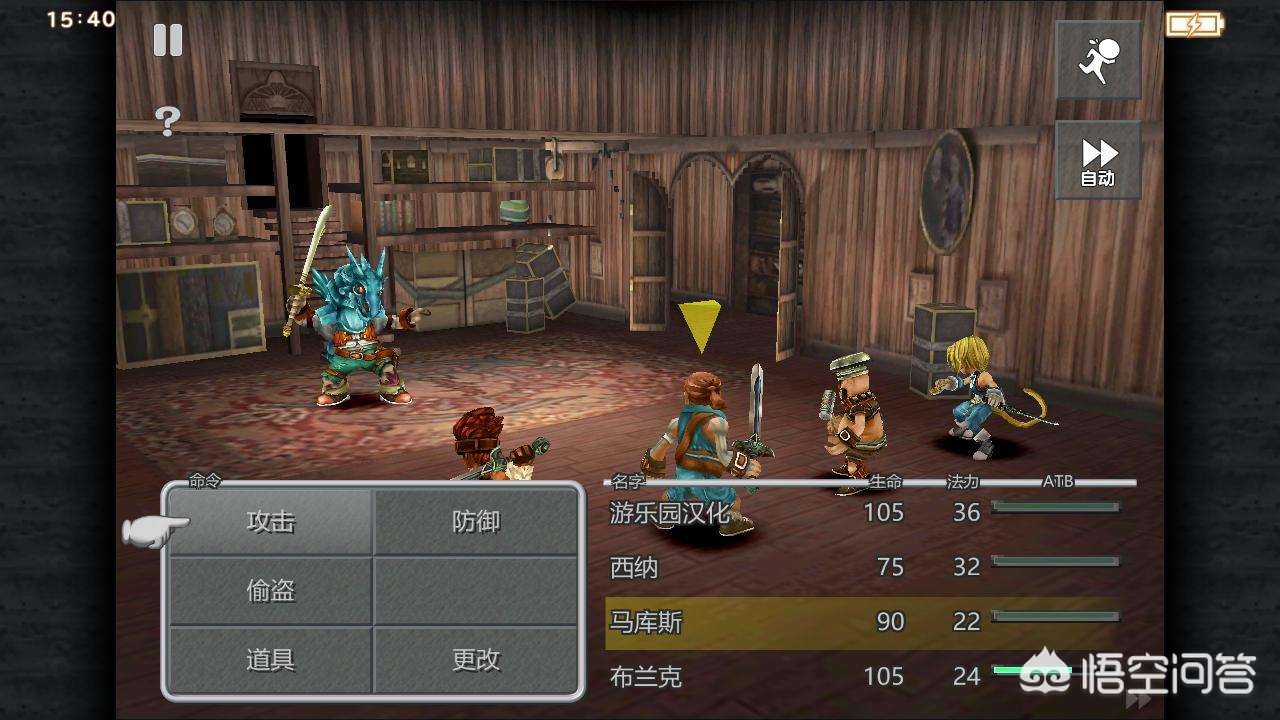Image resolution: width=1280 pixels, height=720 pixels.
Task: Pause the battle
Action: (168, 40)
